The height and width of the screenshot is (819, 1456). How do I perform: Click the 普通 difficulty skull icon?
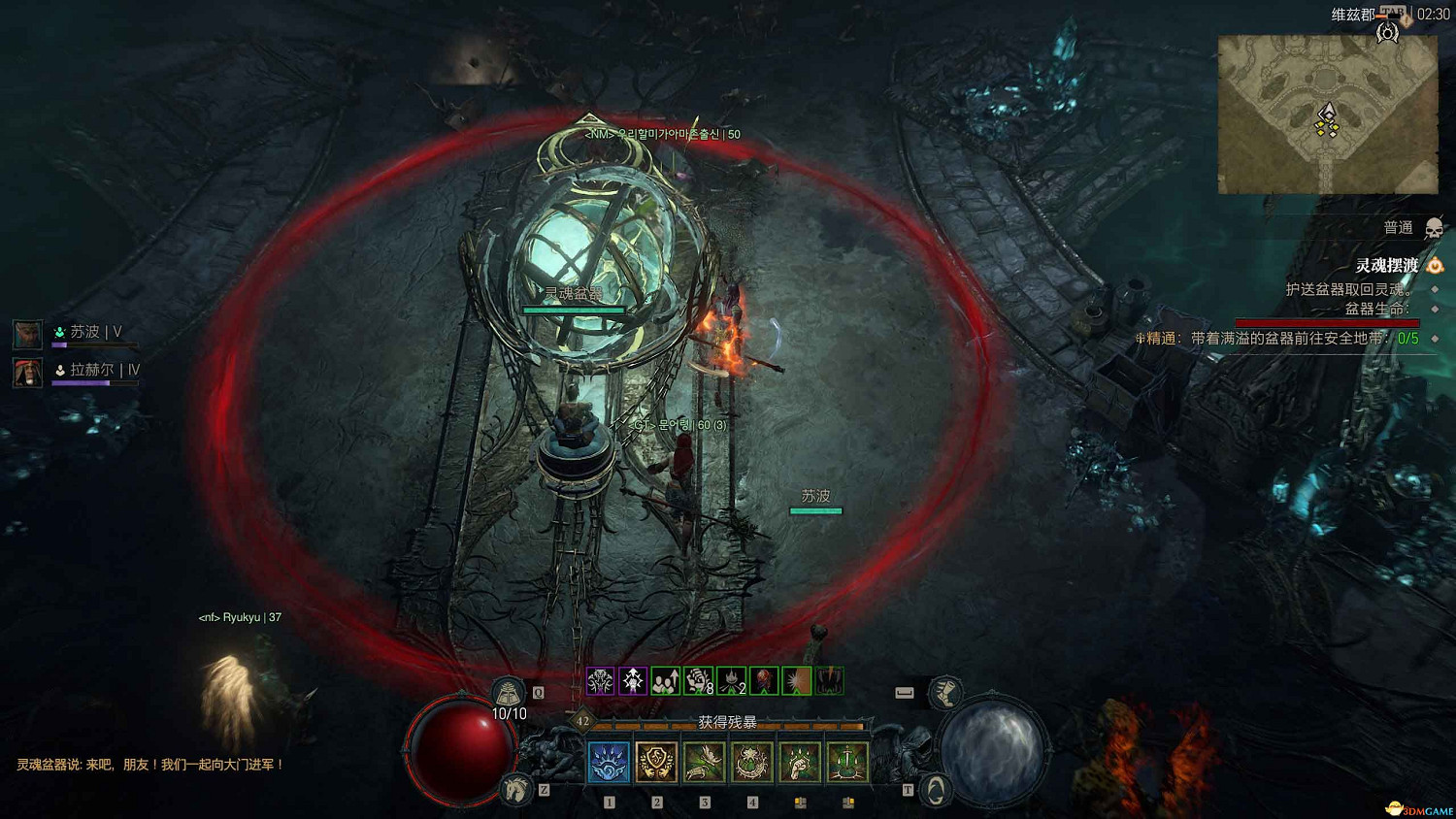coord(1433,229)
